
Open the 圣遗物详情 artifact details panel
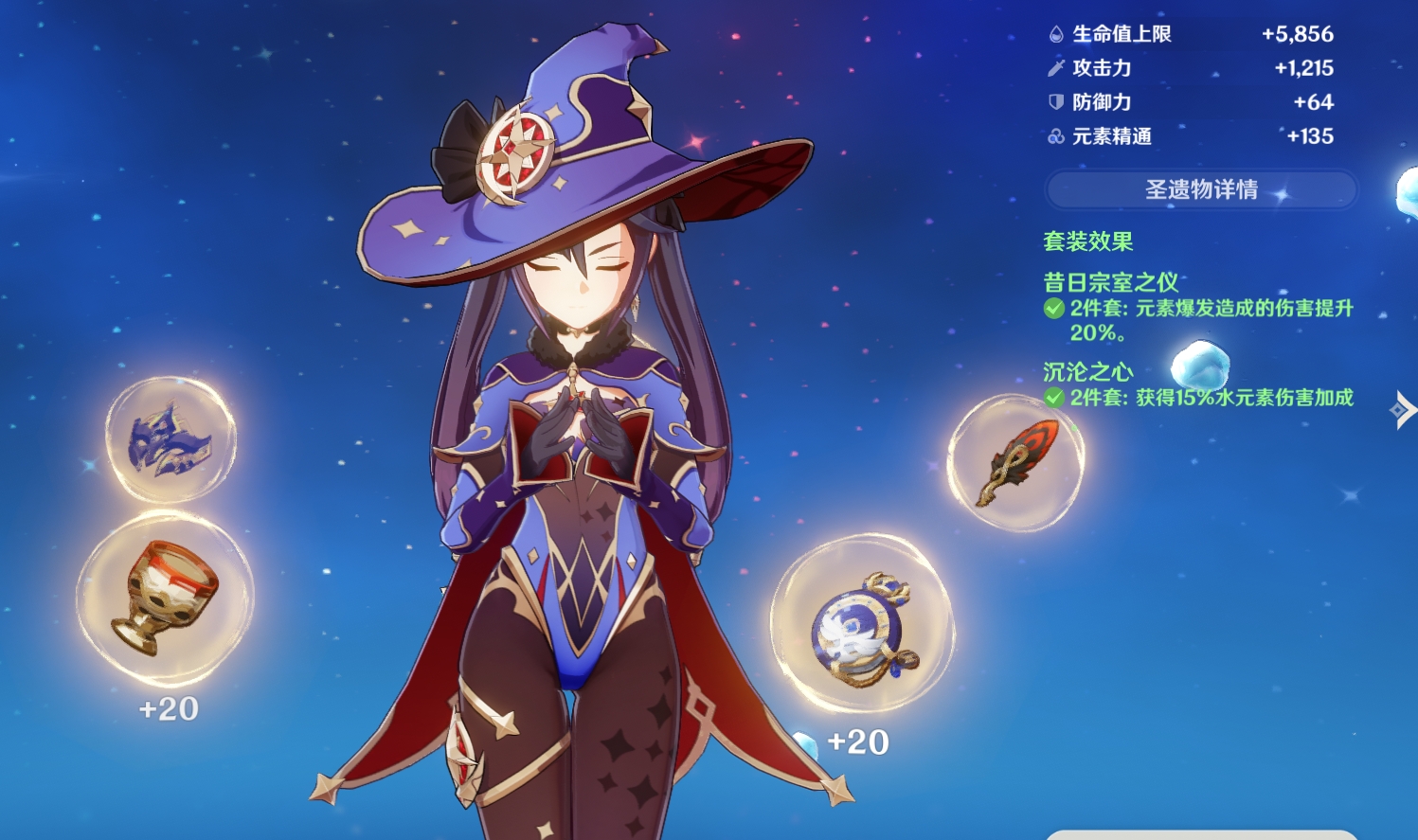tap(1201, 189)
